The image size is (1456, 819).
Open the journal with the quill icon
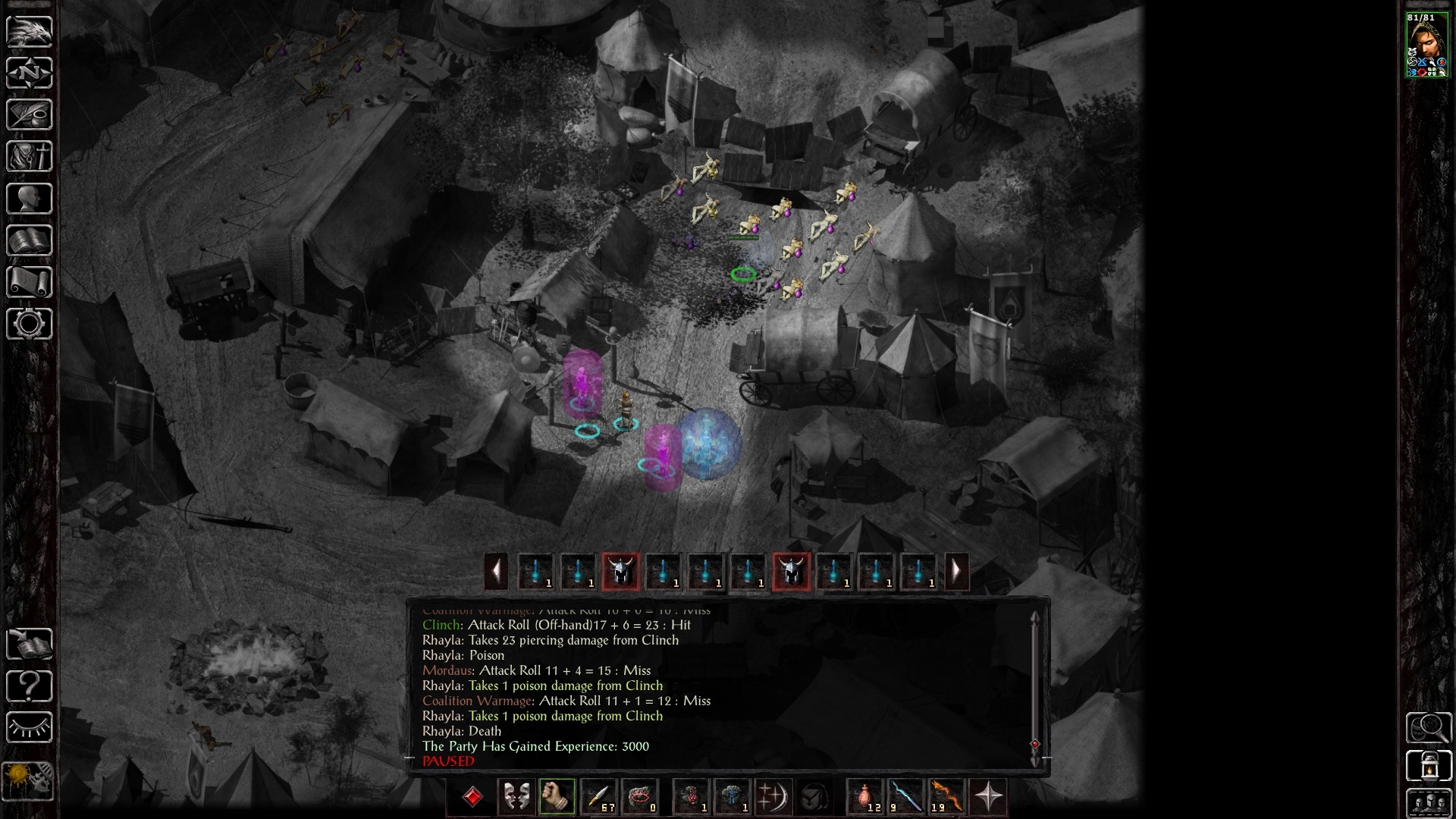(30, 115)
